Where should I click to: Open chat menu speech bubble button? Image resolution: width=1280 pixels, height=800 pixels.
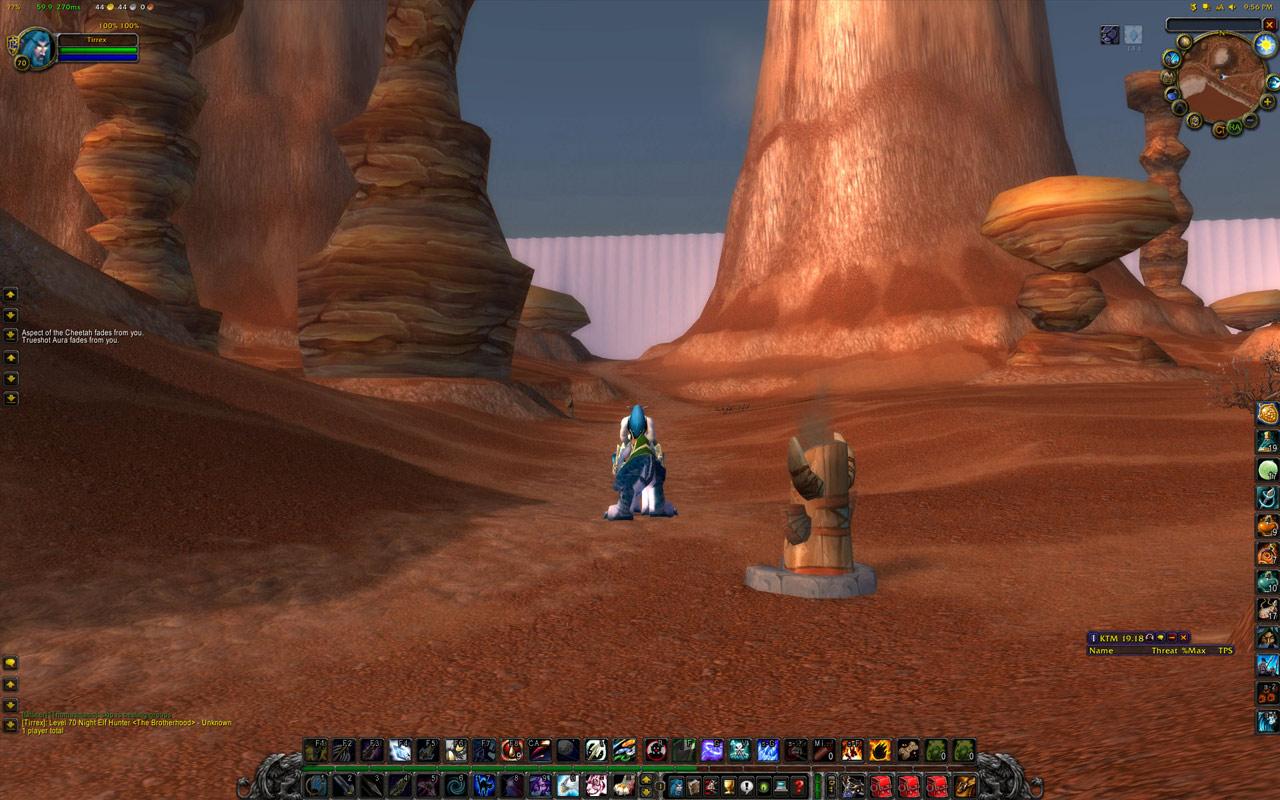coord(10,663)
